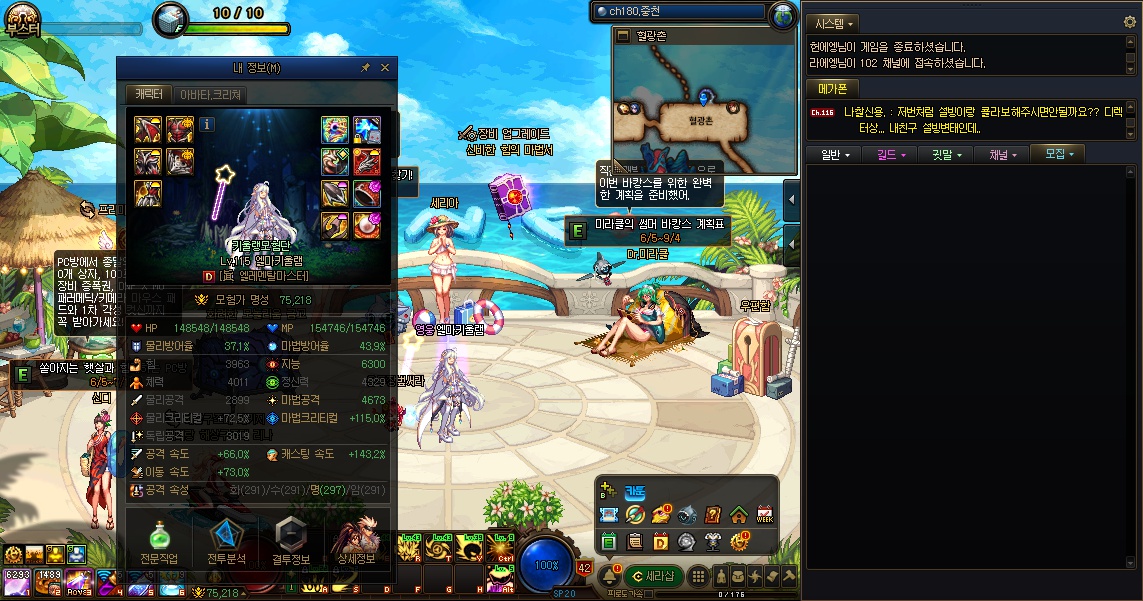Open the chat settings gear
Viewport: 1143px width, 601px height.
1130,22
